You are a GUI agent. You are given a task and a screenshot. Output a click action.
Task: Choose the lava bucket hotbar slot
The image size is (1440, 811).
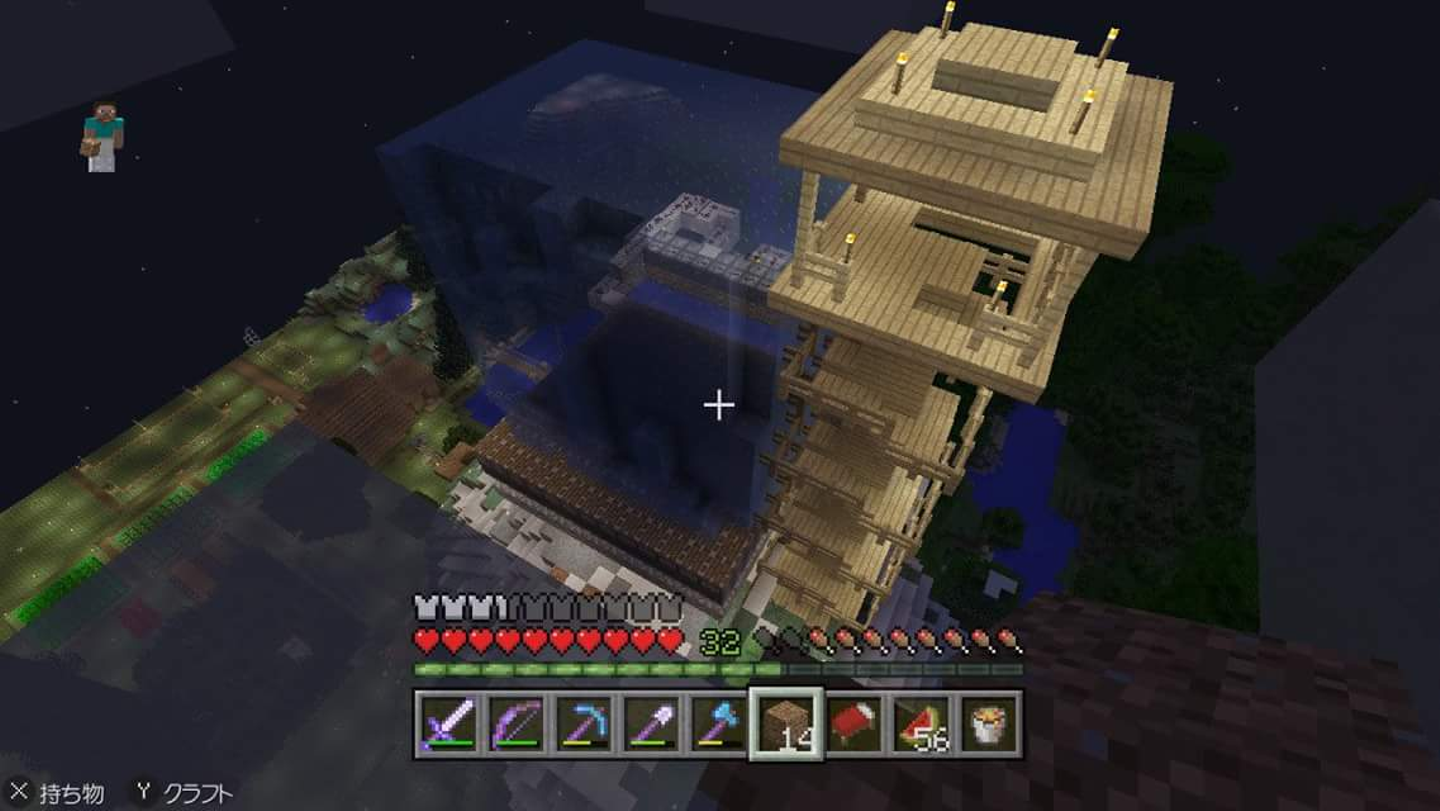[x=990, y=723]
